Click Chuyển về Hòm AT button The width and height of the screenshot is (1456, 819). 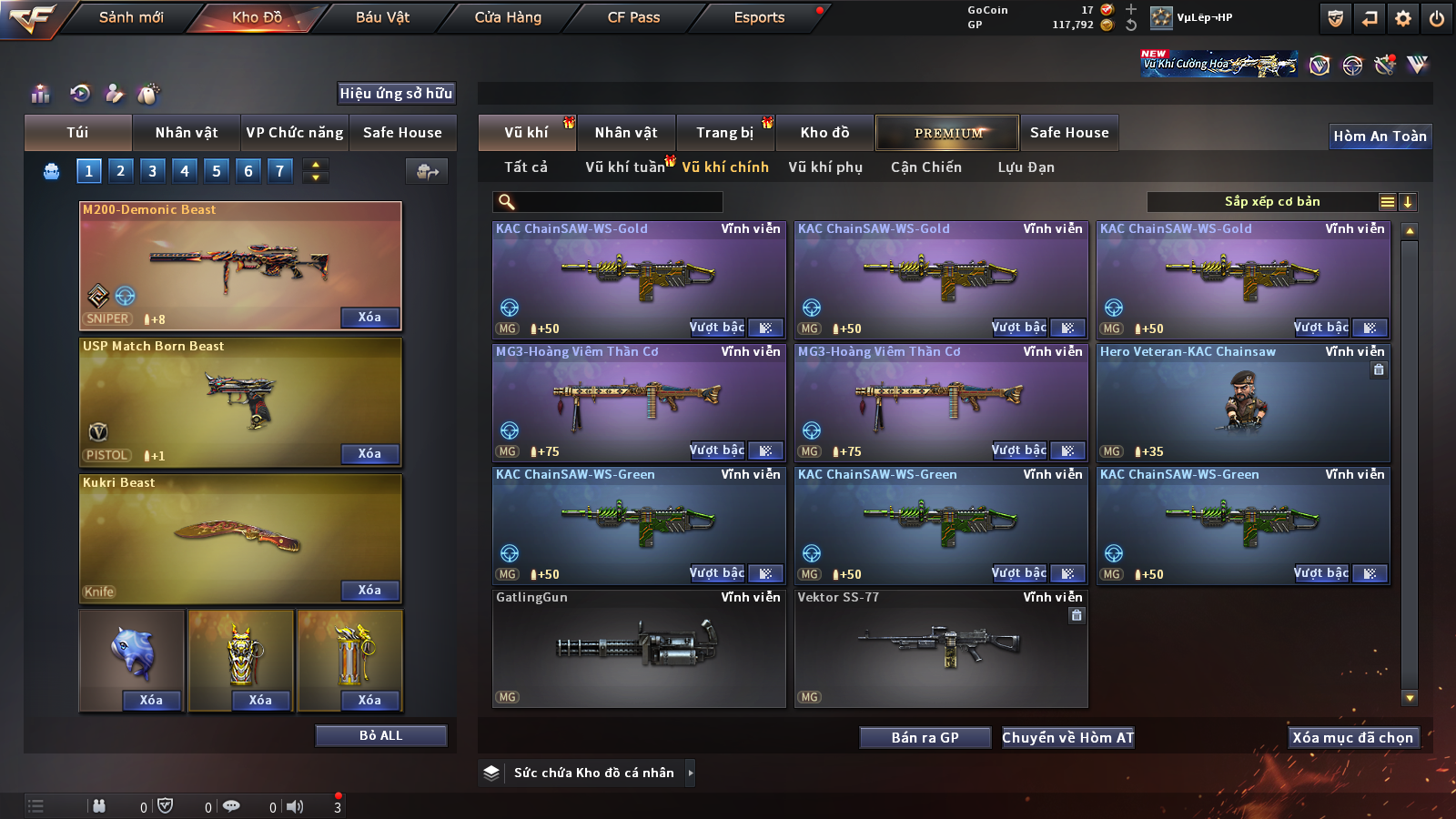click(x=1068, y=738)
